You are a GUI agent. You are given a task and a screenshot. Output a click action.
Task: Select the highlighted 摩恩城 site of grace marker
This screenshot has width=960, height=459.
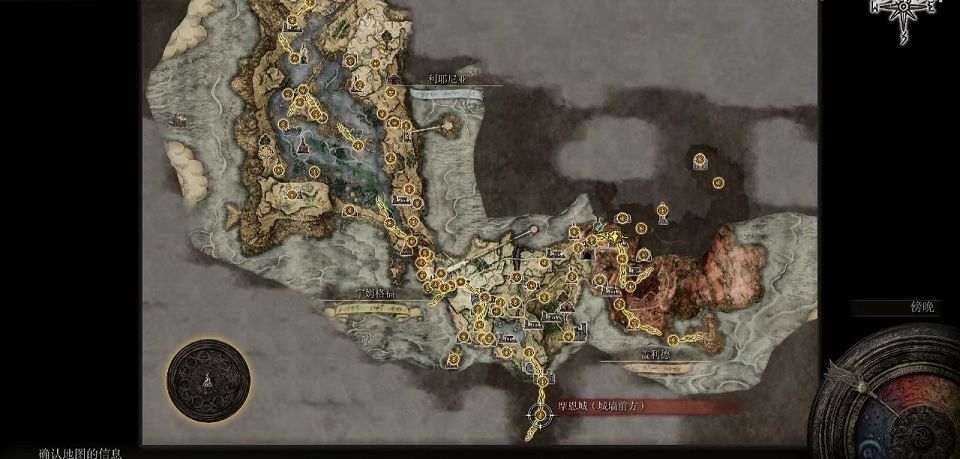click(541, 412)
